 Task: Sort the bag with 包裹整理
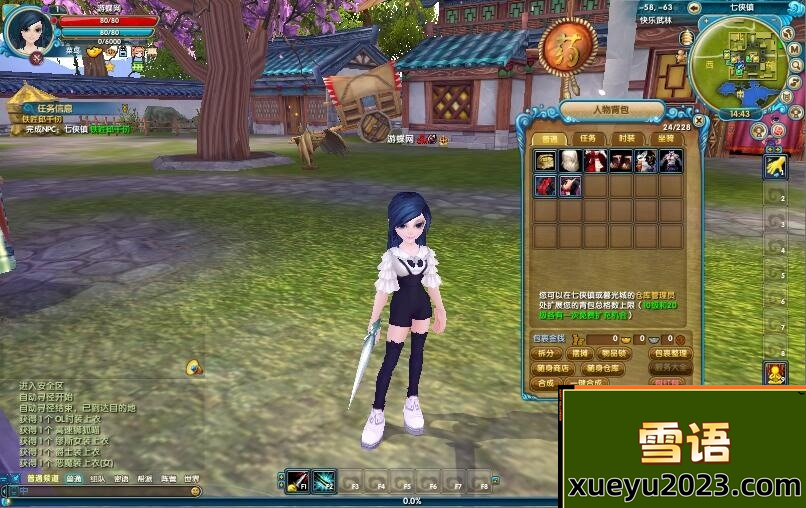point(670,353)
